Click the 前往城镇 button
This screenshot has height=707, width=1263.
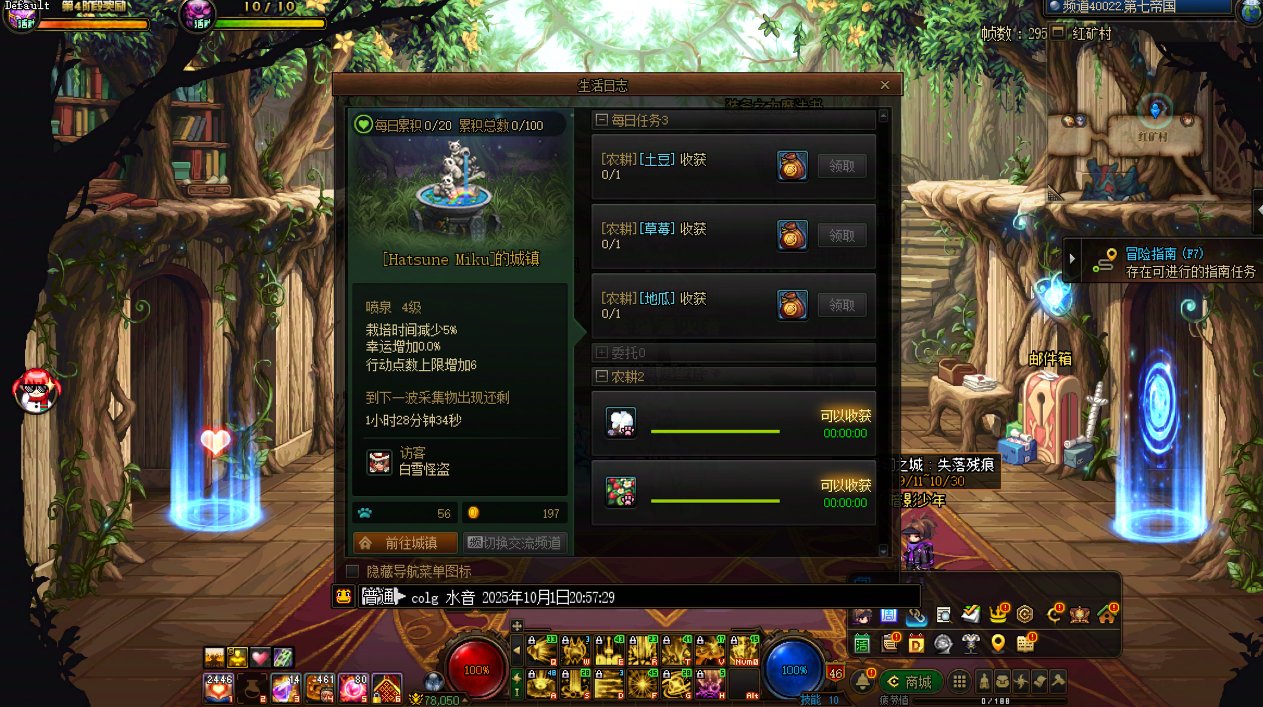[405, 543]
